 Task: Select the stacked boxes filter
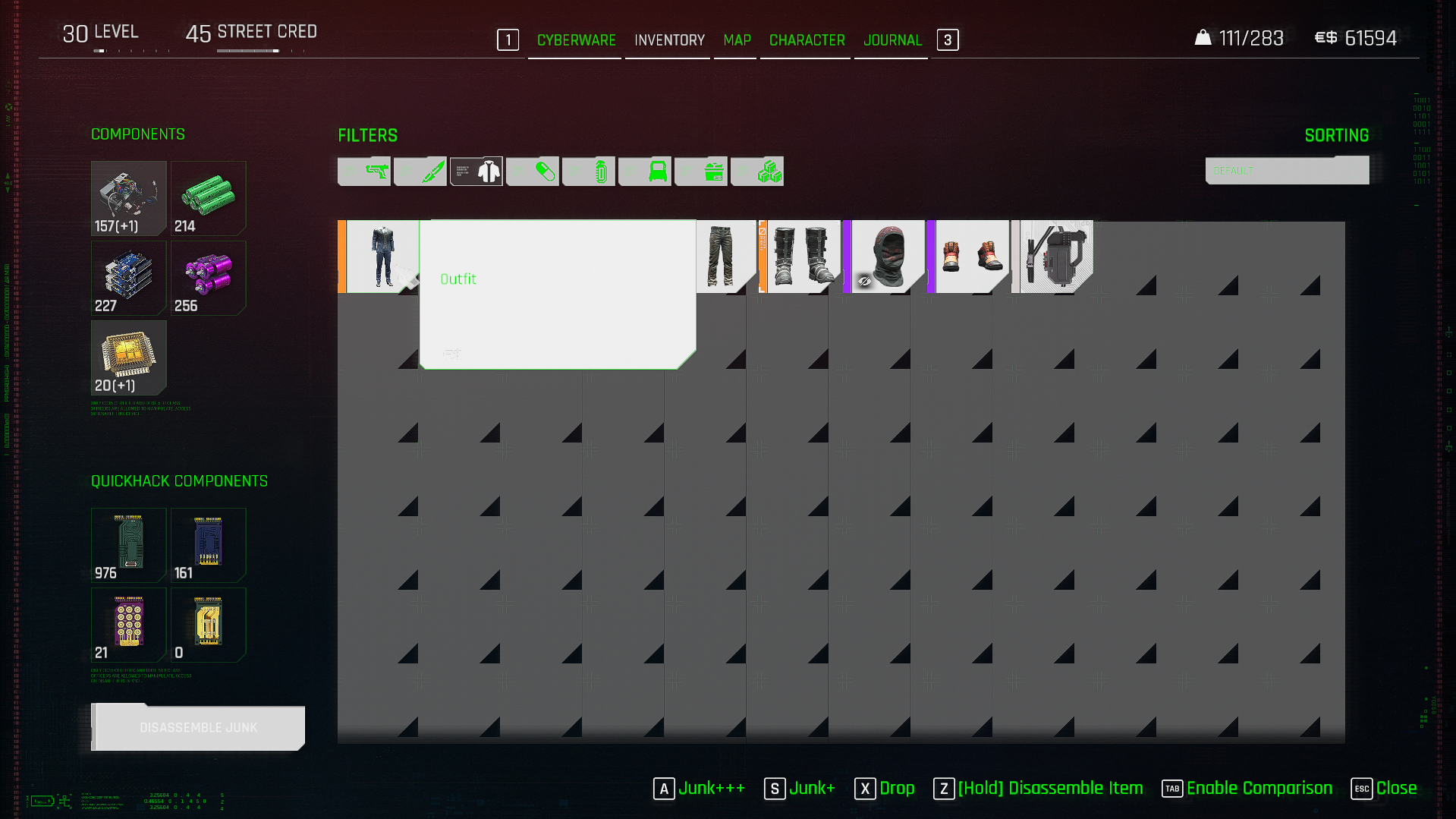[x=757, y=172]
